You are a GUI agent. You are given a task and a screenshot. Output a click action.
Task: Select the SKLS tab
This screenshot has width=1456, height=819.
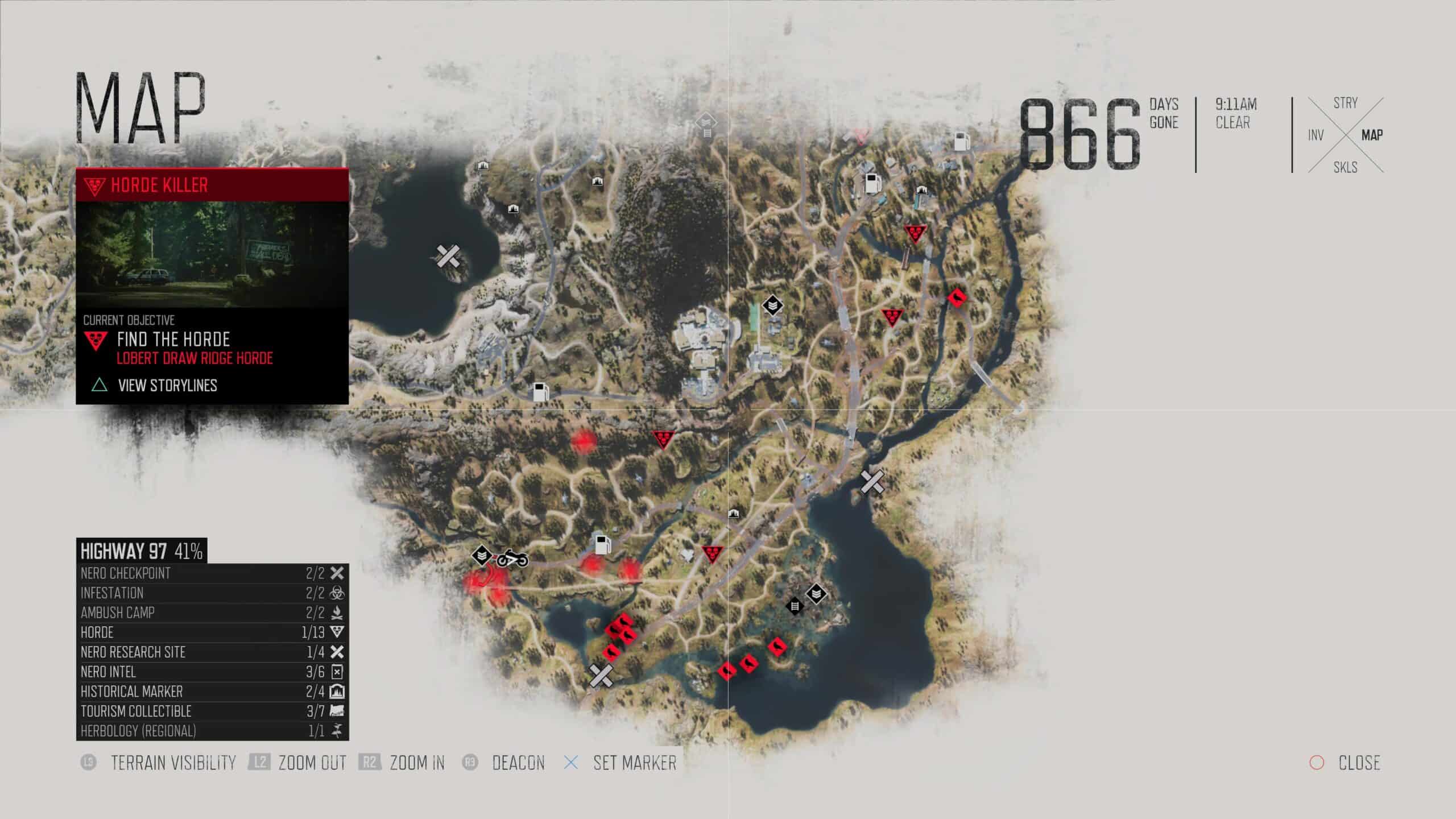pyautogui.click(x=1345, y=167)
